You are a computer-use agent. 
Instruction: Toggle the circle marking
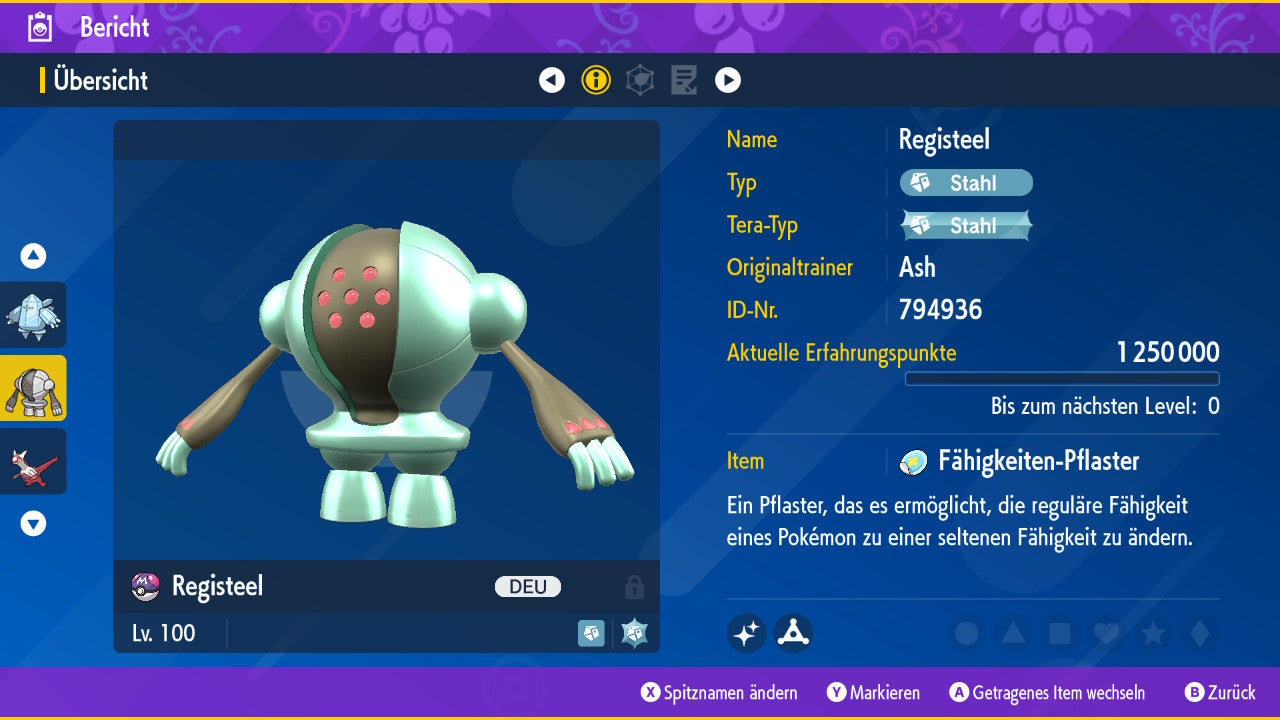click(966, 633)
